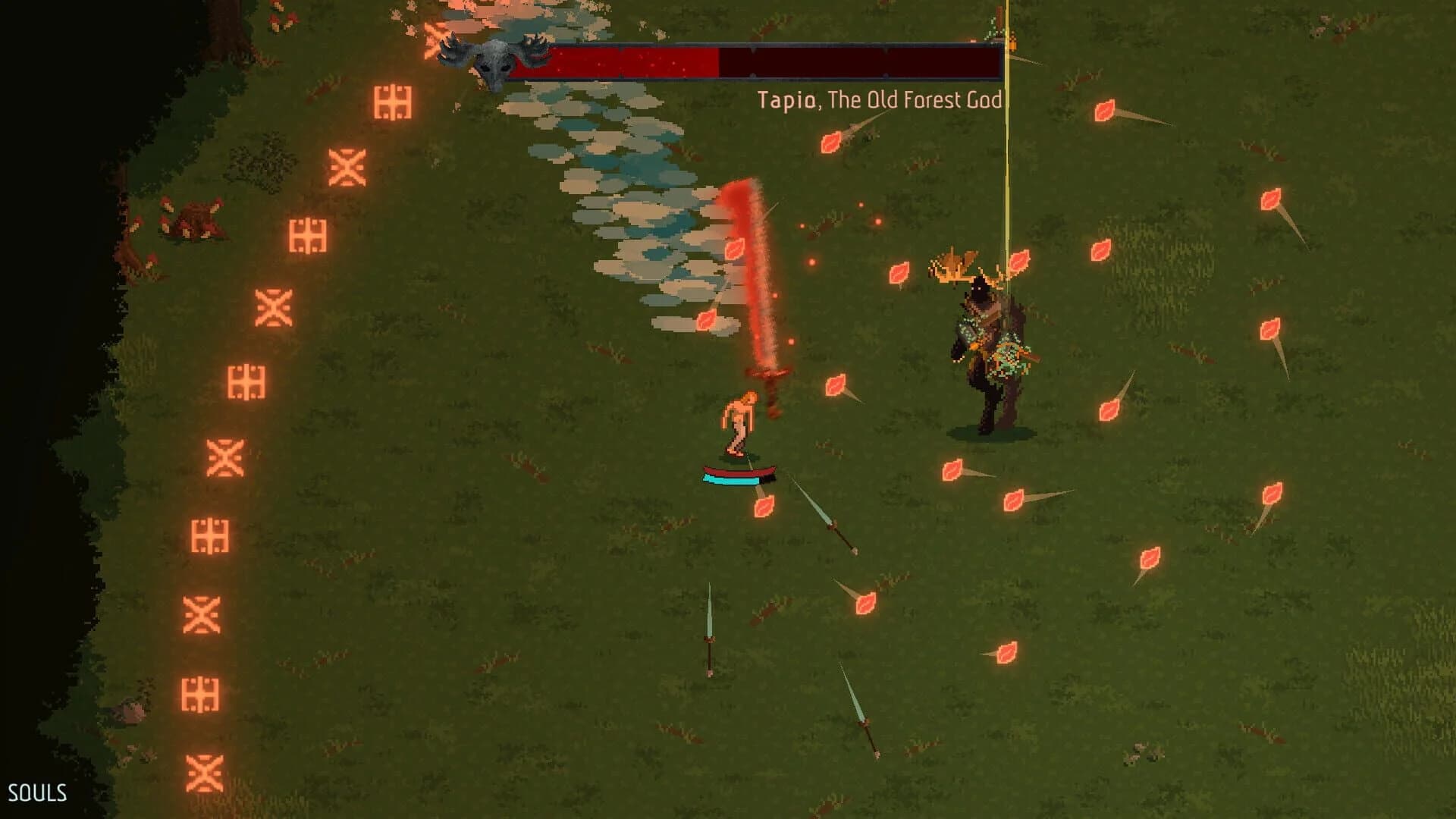Expand the SOULS panel in the corner
The width and height of the screenshot is (1456, 819).
pos(38,792)
